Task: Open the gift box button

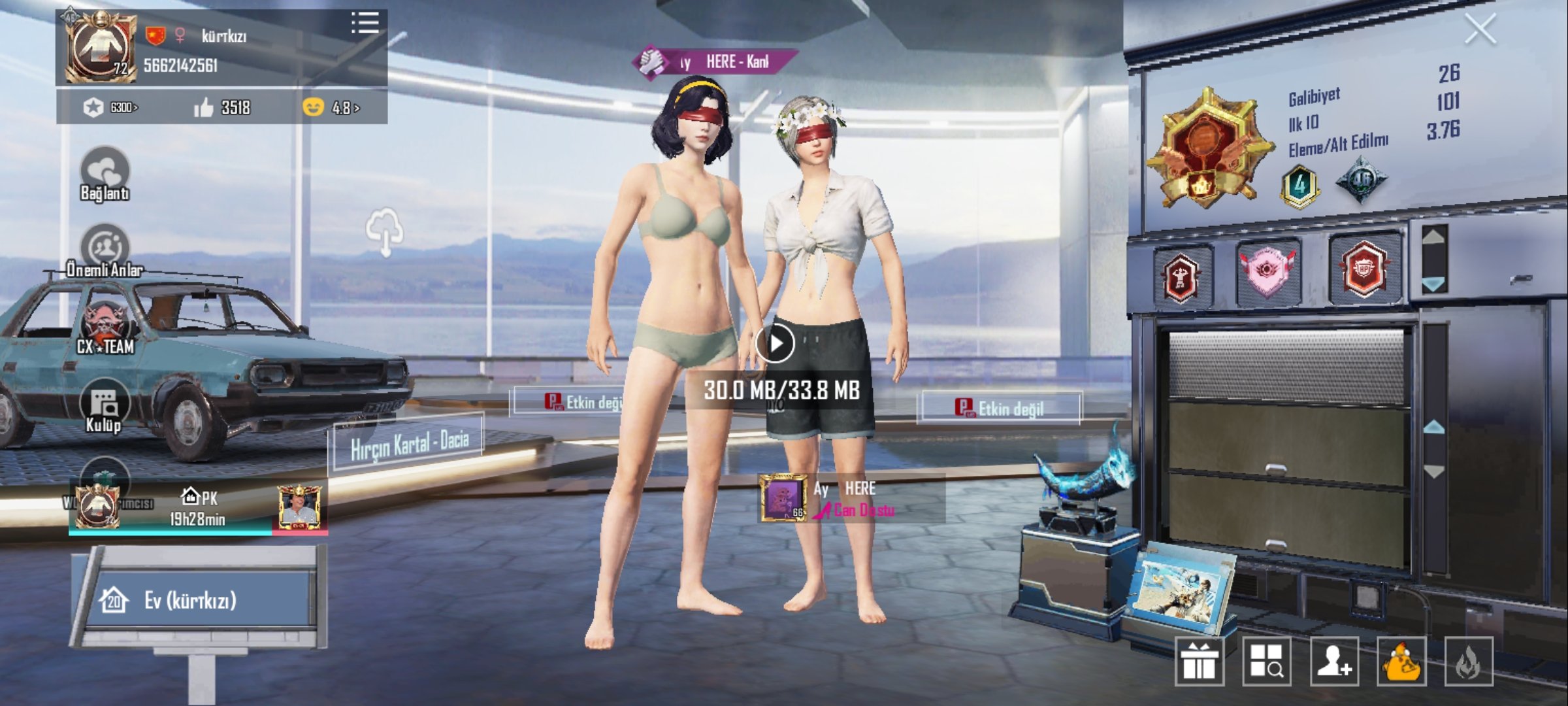Action: click(x=1200, y=662)
